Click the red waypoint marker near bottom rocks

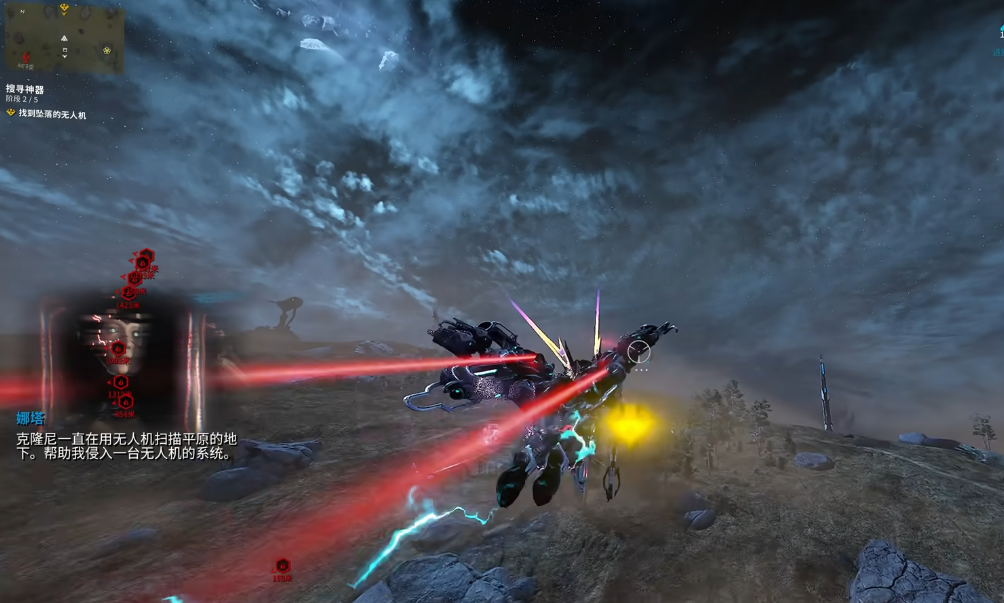(x=282, y=567)
